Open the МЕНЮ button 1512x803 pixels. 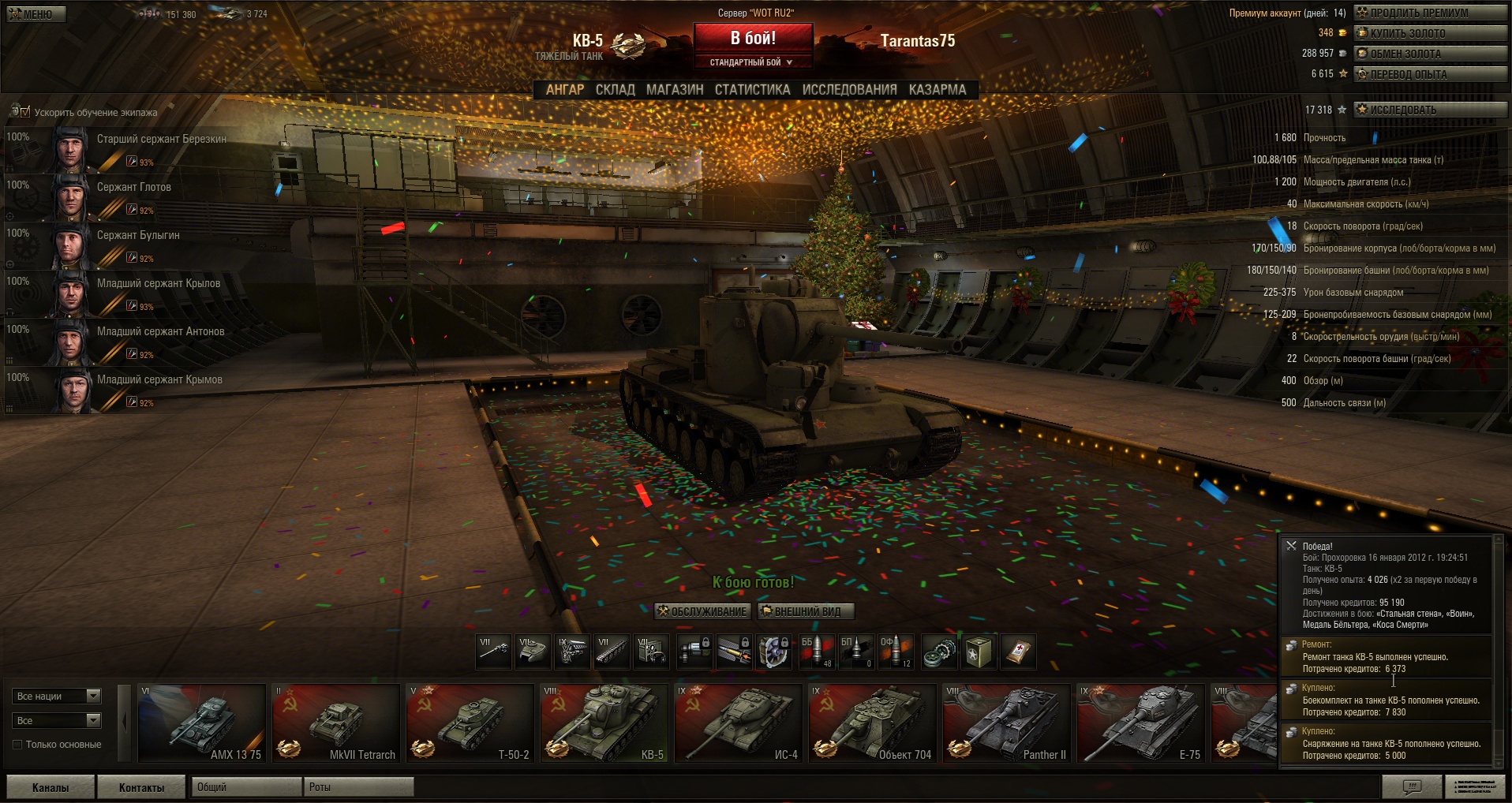pos(36,13)
